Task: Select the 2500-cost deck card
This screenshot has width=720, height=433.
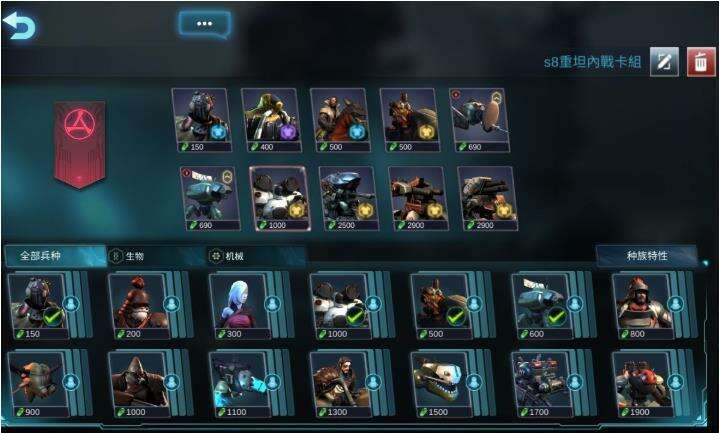Action: click(346, 197)
